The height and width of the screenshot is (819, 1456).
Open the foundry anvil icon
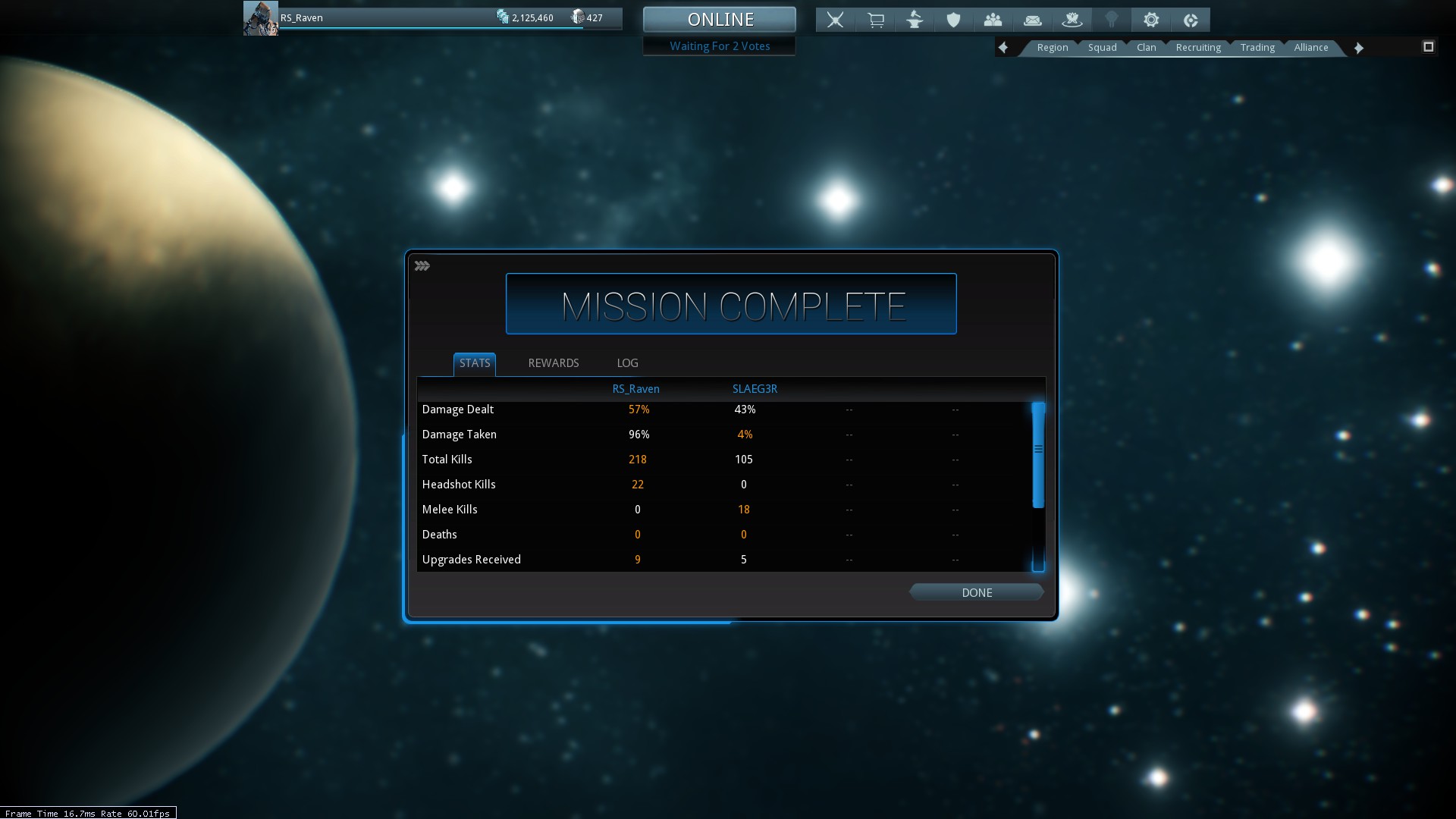[x=915, y=20]
